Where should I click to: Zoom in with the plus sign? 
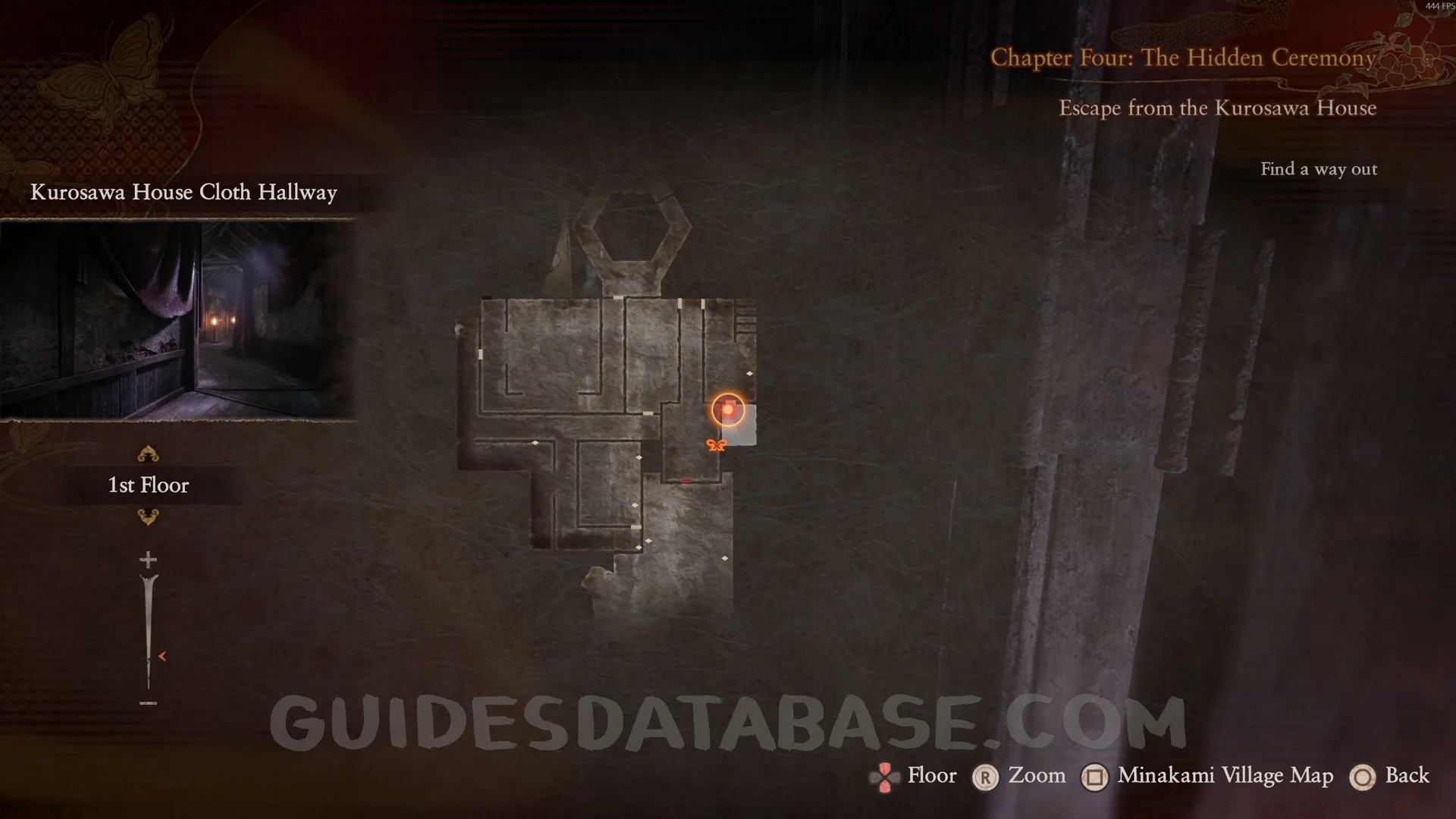pos(148,560)
